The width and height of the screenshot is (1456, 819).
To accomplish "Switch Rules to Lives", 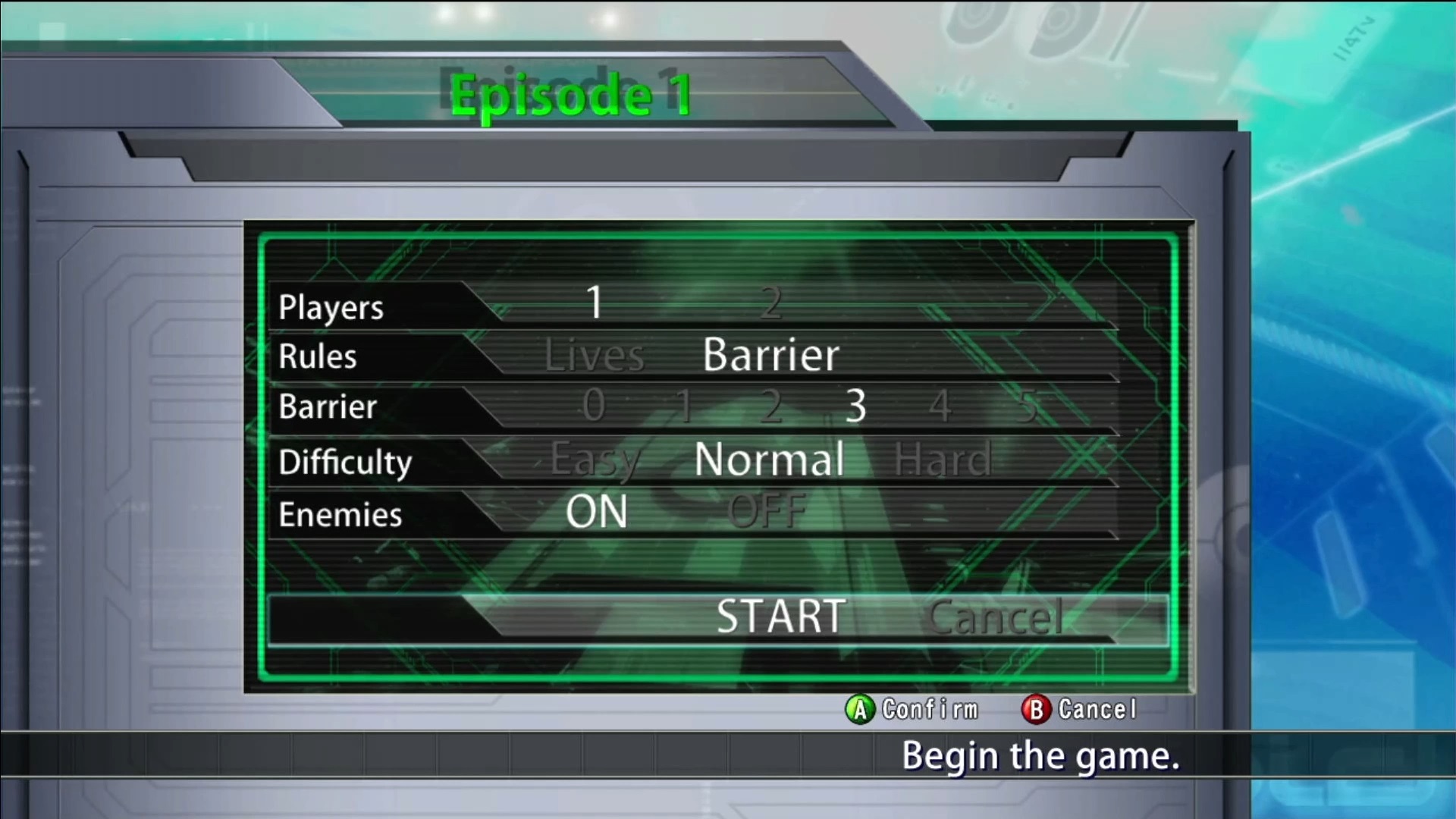I will (x=595, y=356).
